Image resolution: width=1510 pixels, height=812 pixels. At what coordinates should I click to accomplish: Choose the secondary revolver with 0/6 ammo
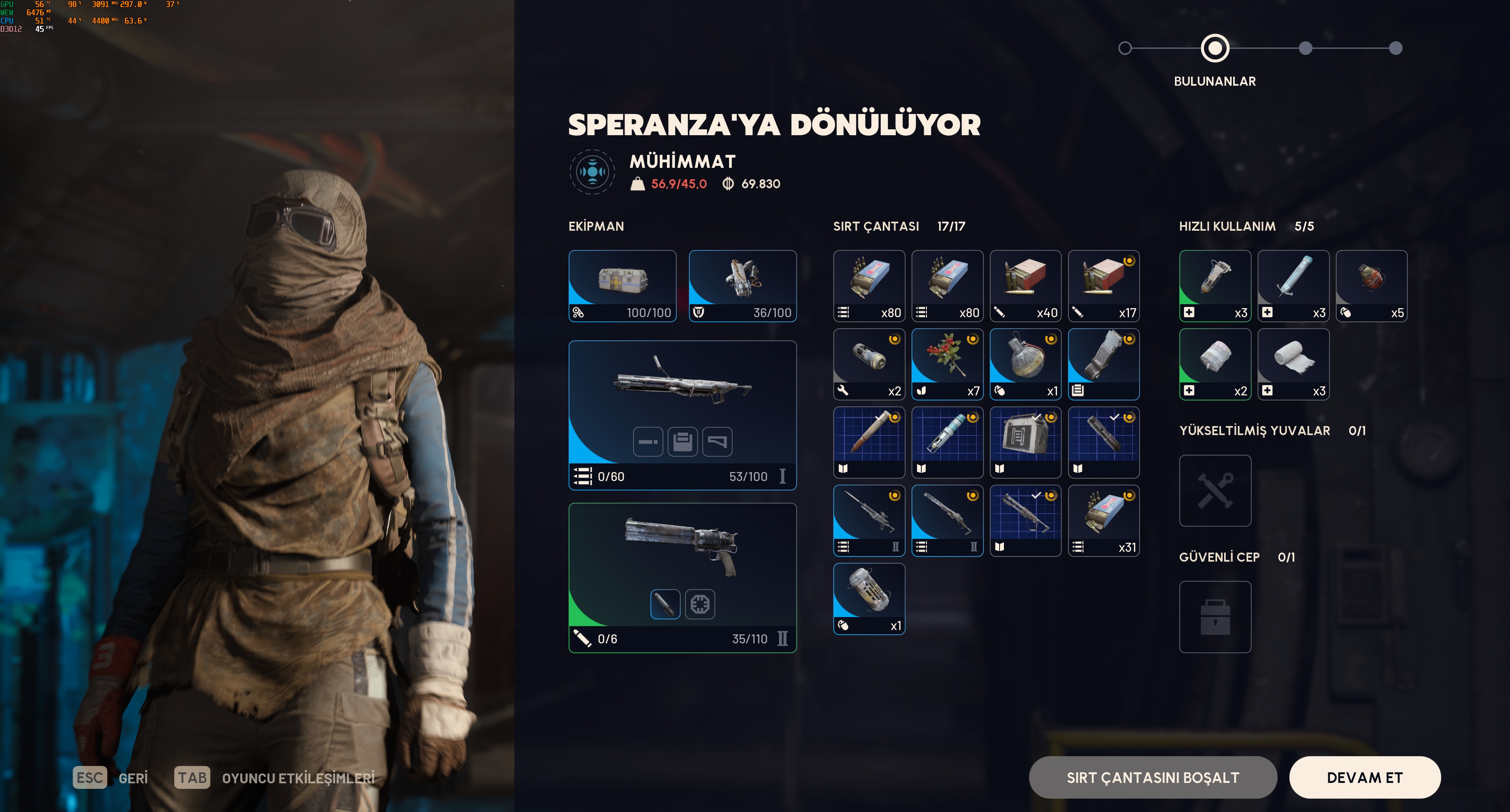[x=682, y=577]
